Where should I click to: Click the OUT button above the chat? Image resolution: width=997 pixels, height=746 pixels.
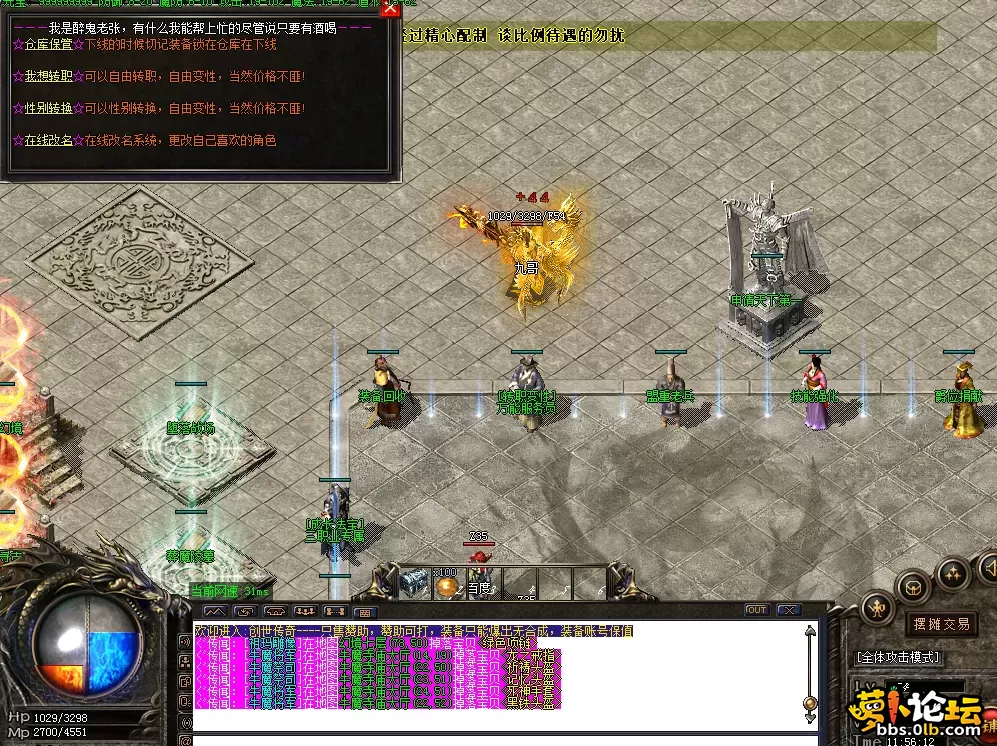tap(757, 610)
